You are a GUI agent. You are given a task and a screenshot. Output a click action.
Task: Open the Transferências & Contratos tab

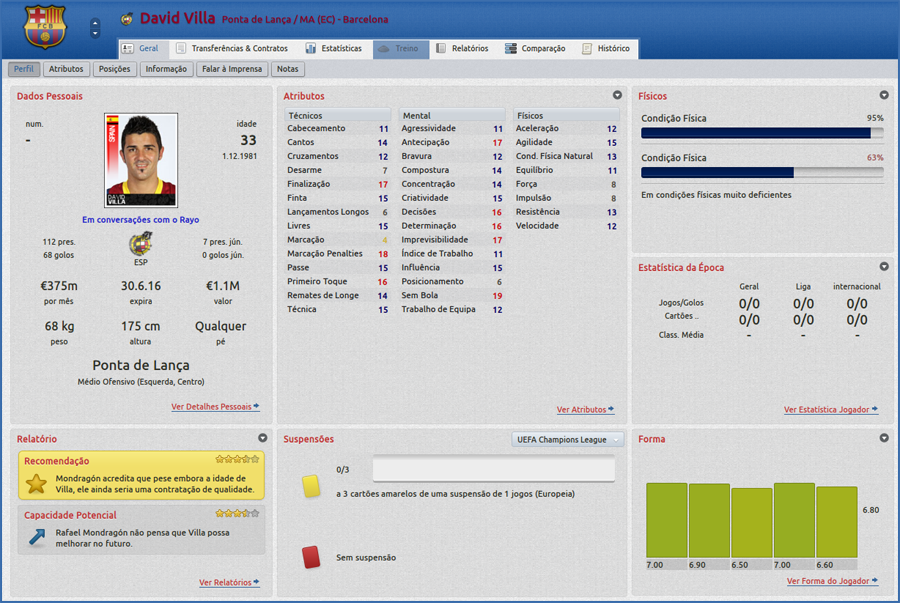[231, 48]
